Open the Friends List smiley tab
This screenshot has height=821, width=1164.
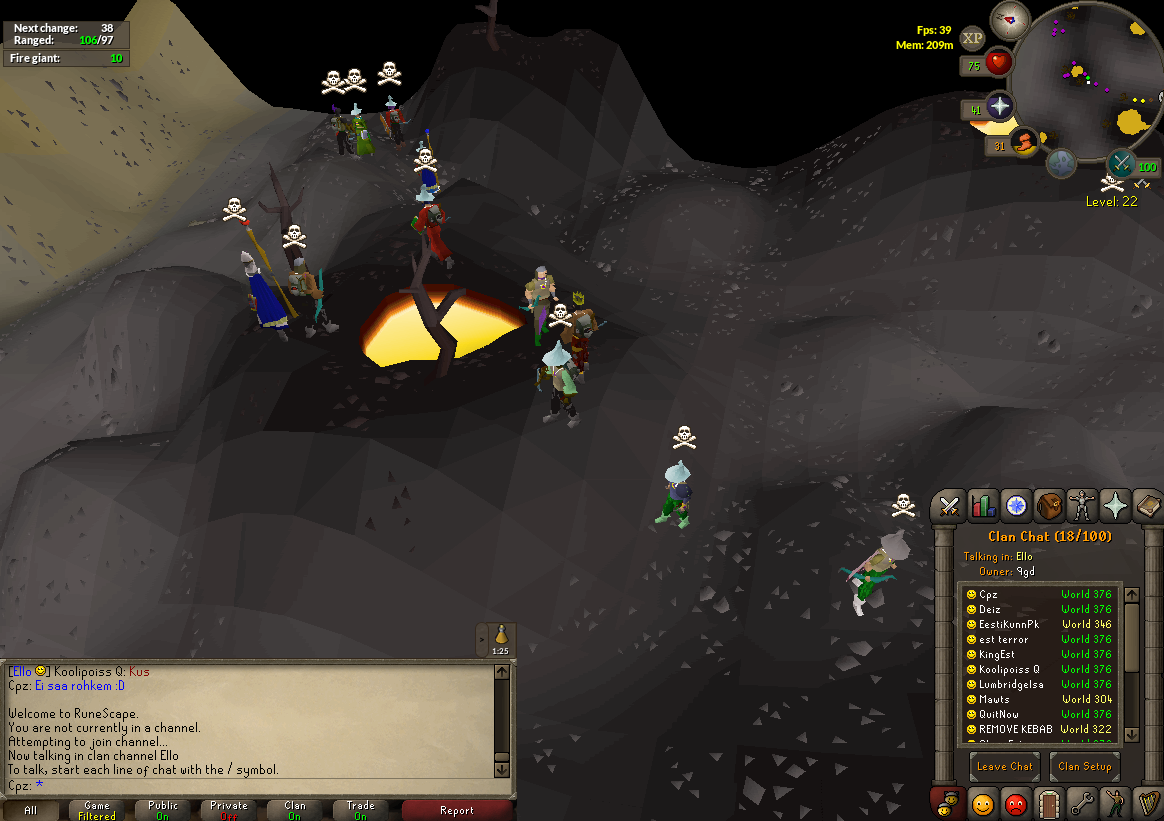[982, 804]
